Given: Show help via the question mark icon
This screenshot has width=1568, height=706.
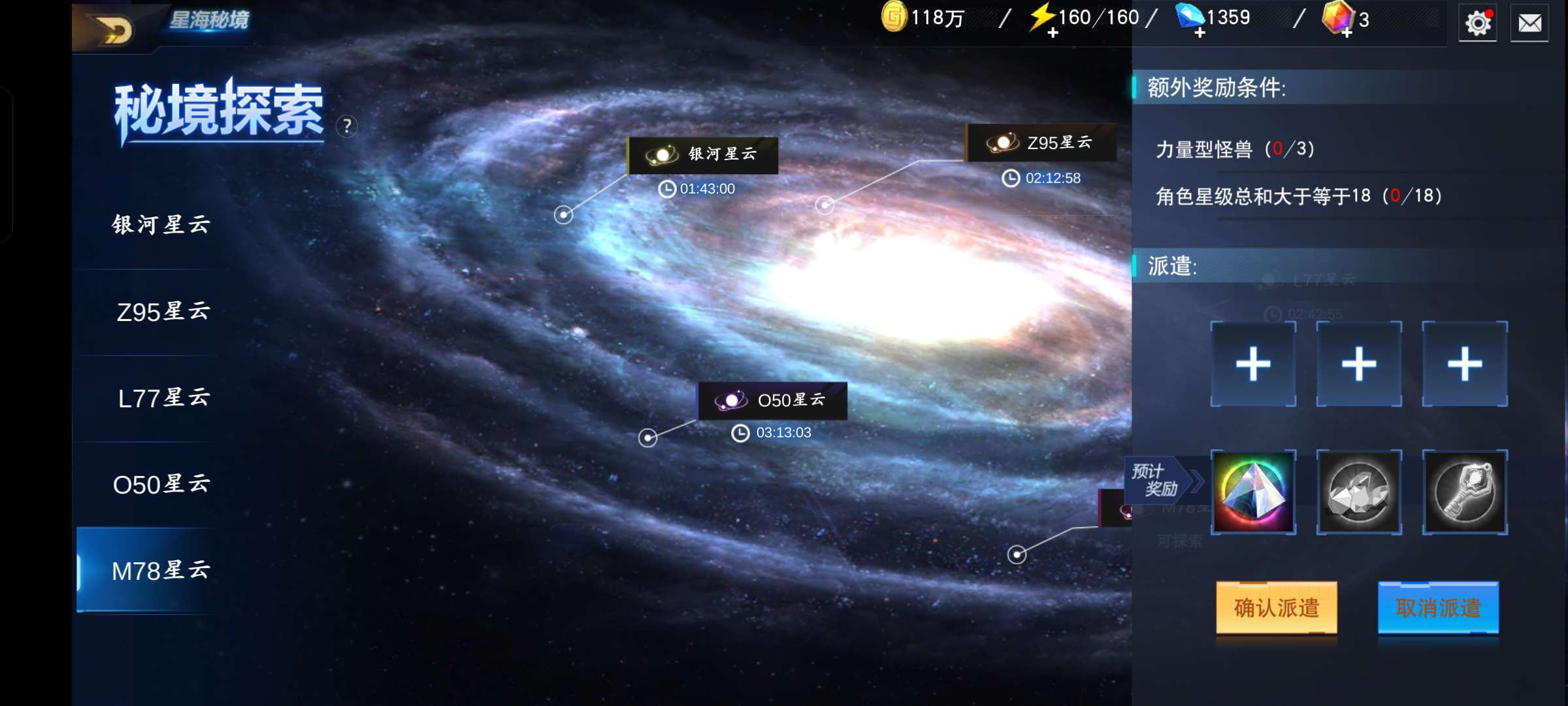Looking at the screenshot, I should tap(347, 126).
